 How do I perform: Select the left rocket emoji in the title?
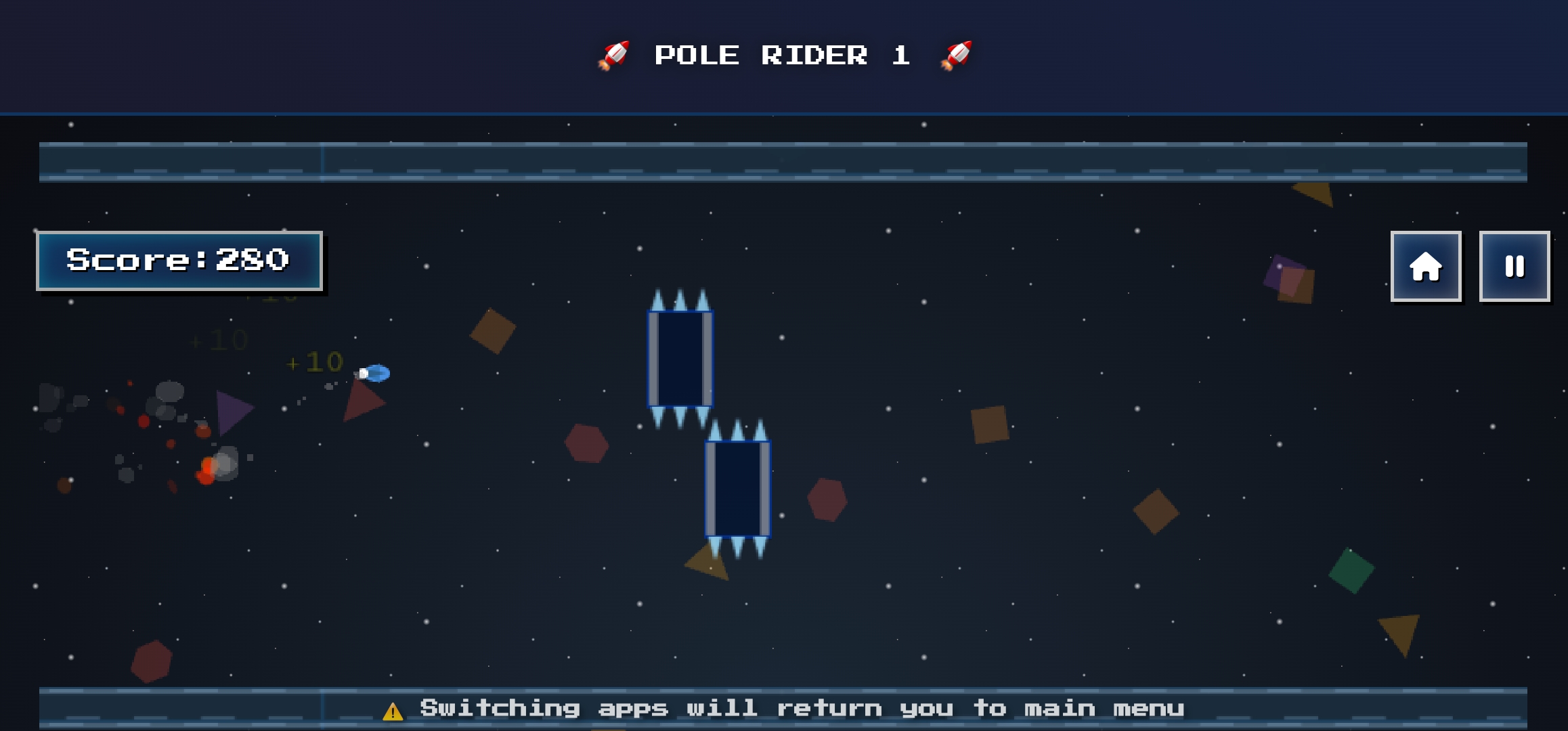[x=615, y=54]
